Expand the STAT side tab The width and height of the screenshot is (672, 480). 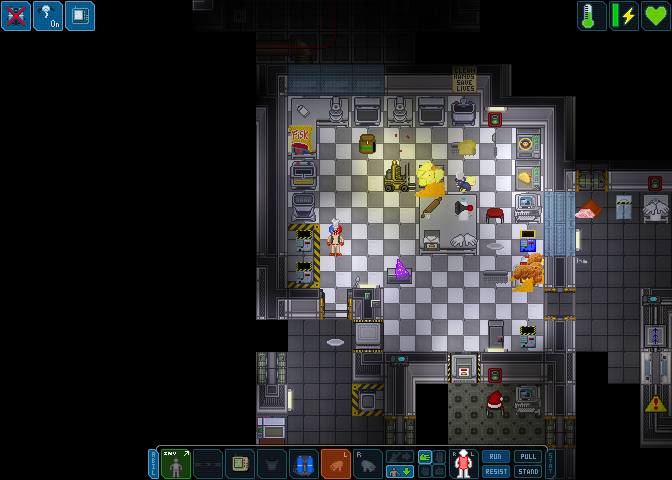pos(550,464)
